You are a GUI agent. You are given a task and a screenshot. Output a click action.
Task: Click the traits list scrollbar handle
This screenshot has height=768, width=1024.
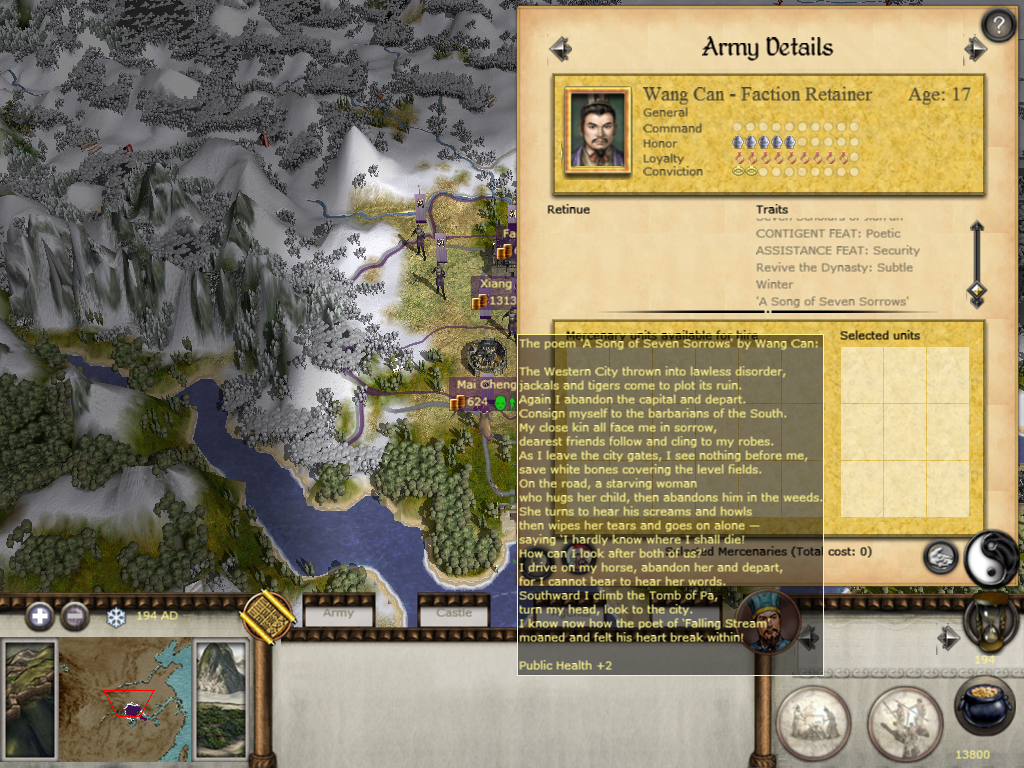click(977, 292)
